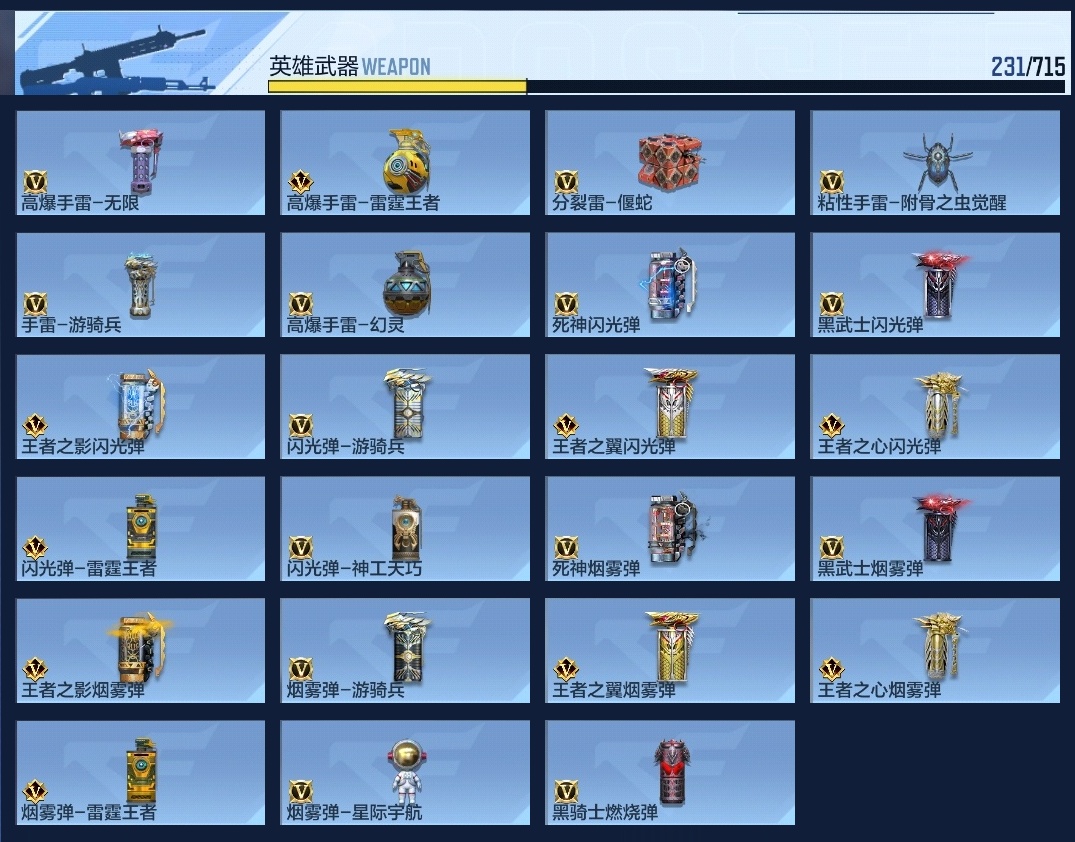
Task: Choose the 死神闪光弹 flashbang card
Action: 670,285
